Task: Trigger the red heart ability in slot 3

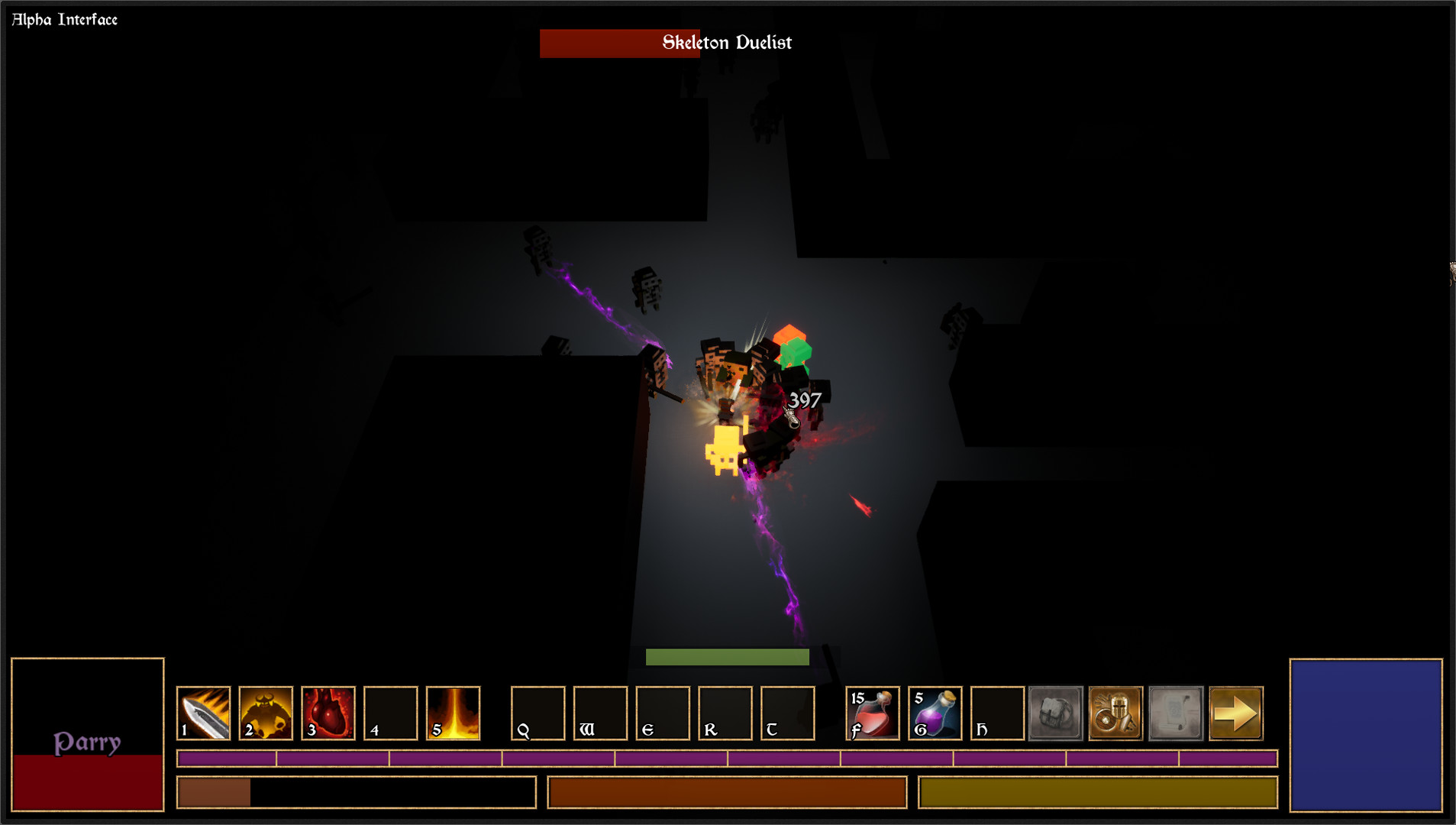Action: (x=328, y=713)
